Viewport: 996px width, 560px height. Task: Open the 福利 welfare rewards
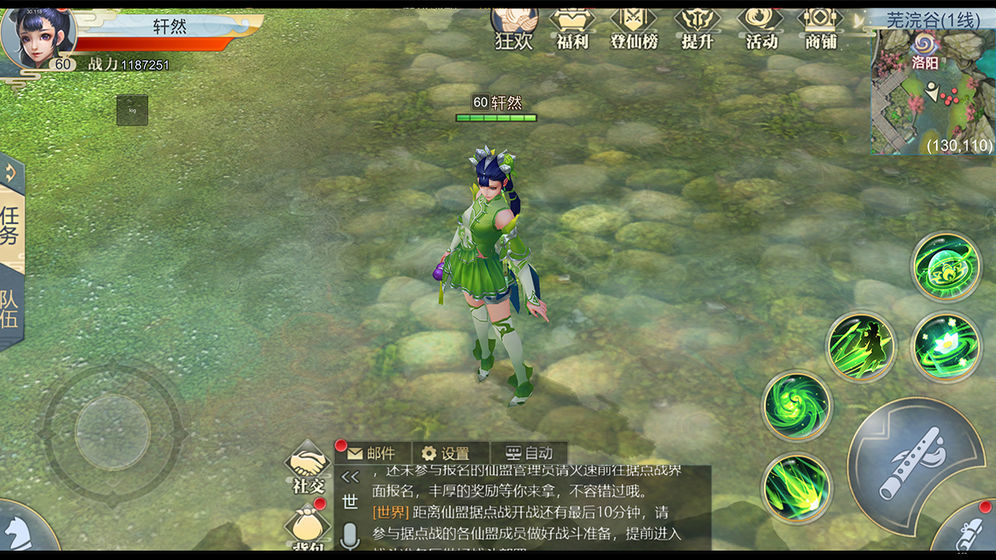click(572, 27)
